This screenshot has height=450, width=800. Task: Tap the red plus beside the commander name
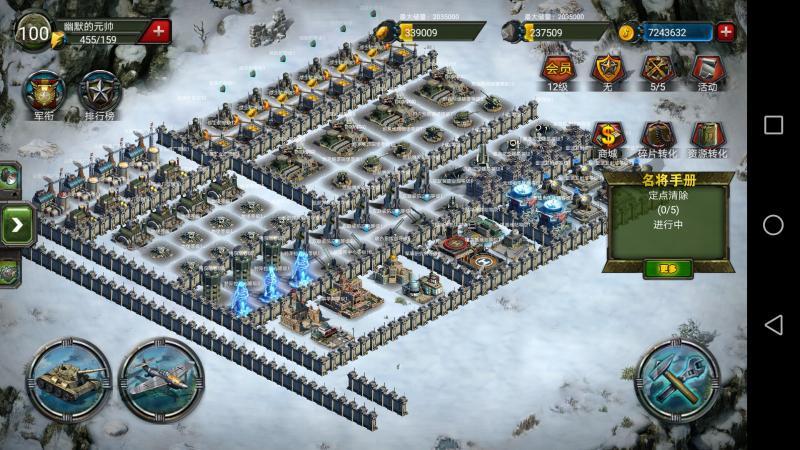157,30
